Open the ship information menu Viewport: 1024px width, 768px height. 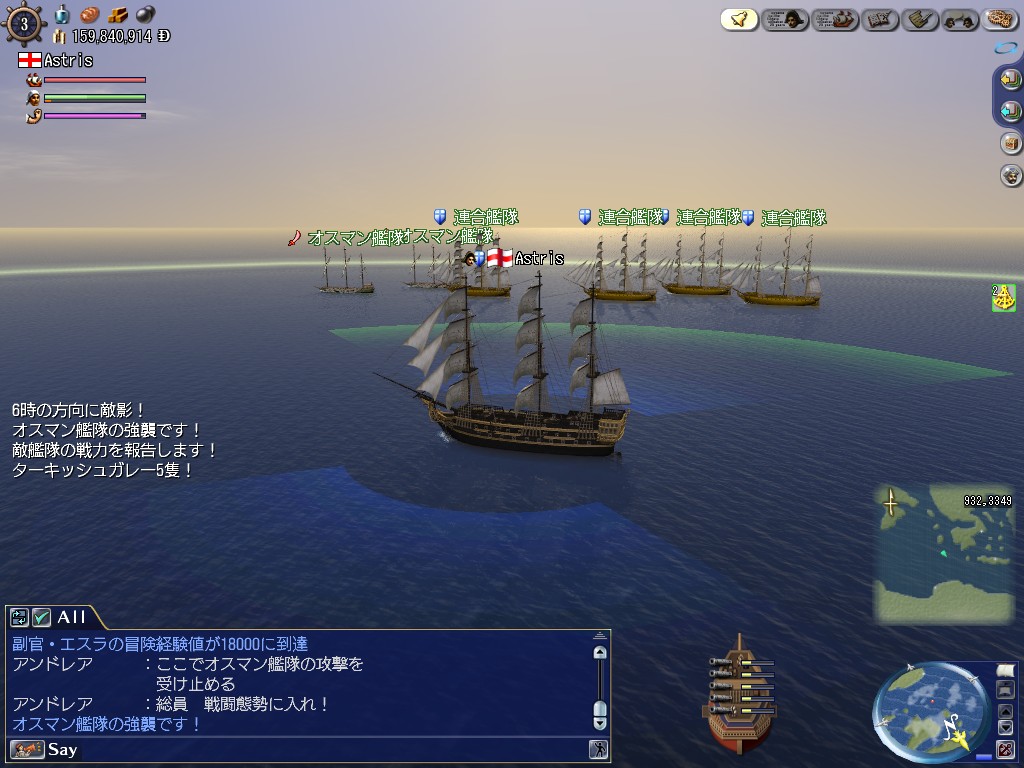coord(836,19)
